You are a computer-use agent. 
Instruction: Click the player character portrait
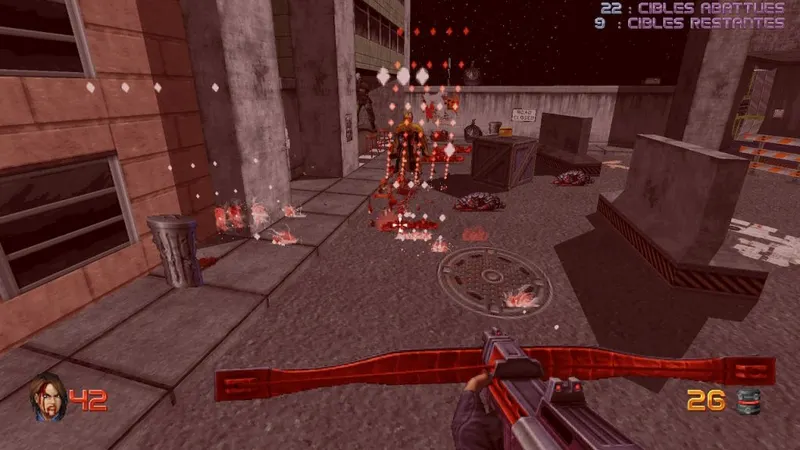(46, 398)
